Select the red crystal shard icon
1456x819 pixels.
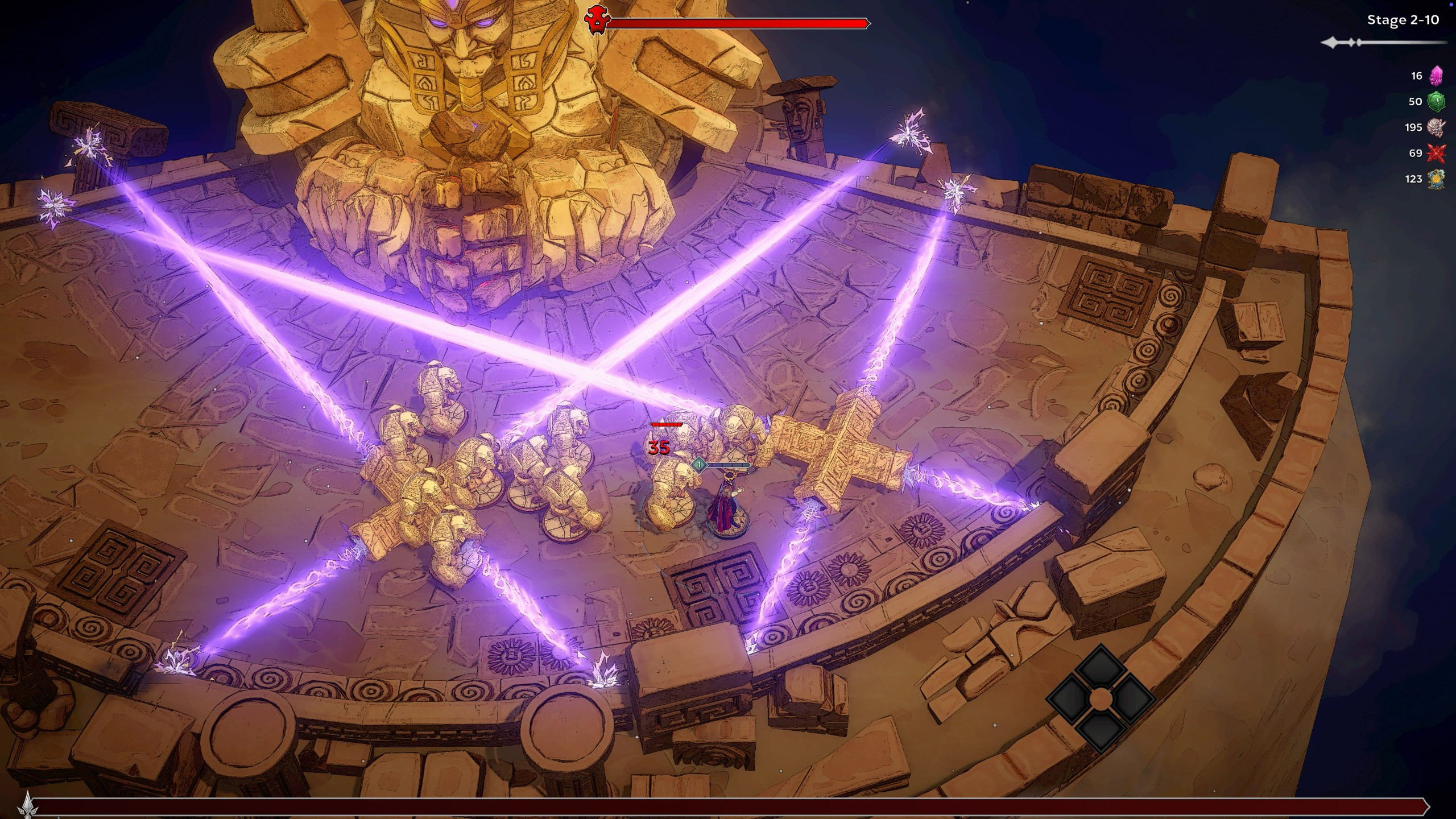(1437, 153)
